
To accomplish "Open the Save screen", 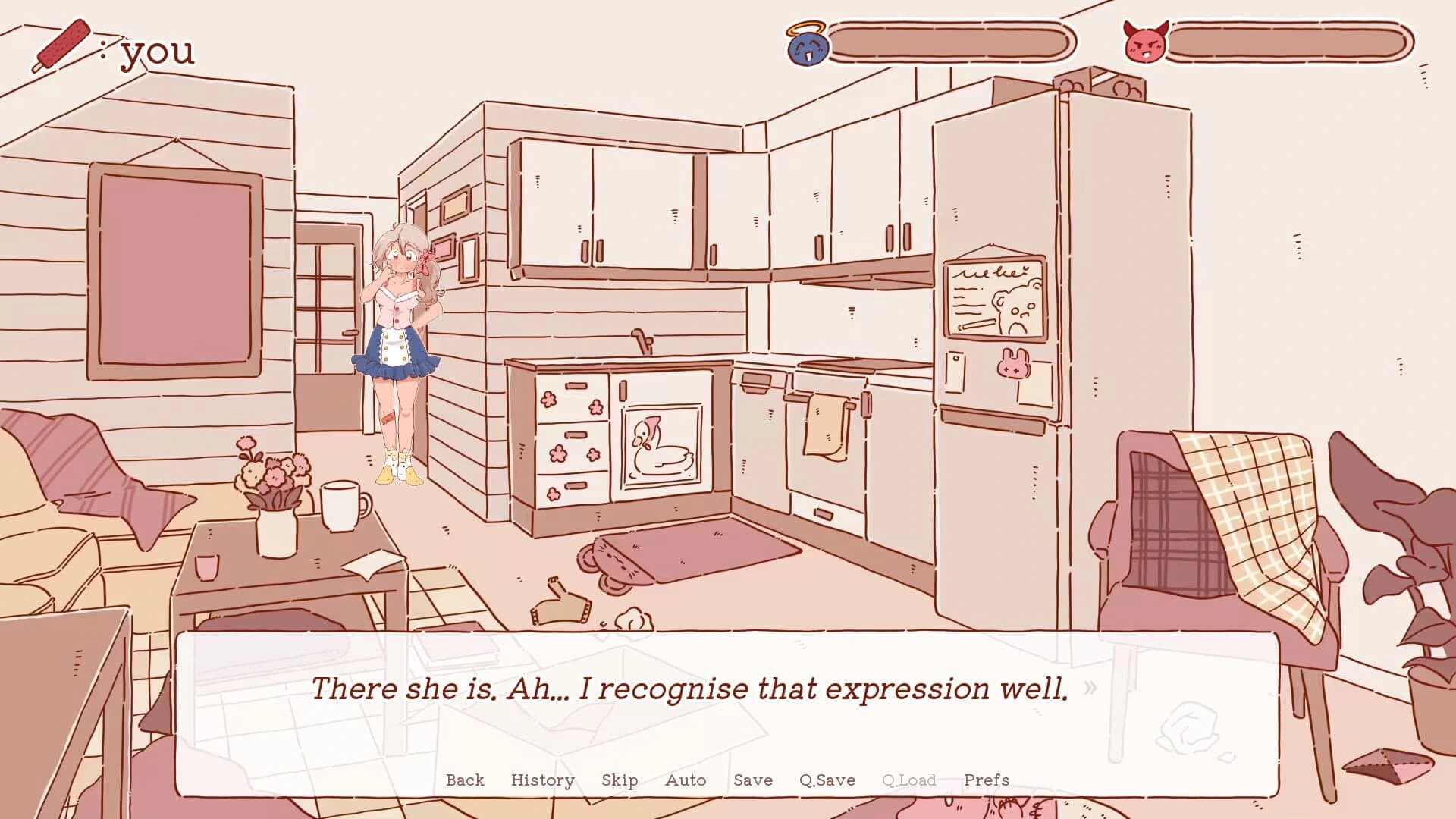I will [753, 780].
